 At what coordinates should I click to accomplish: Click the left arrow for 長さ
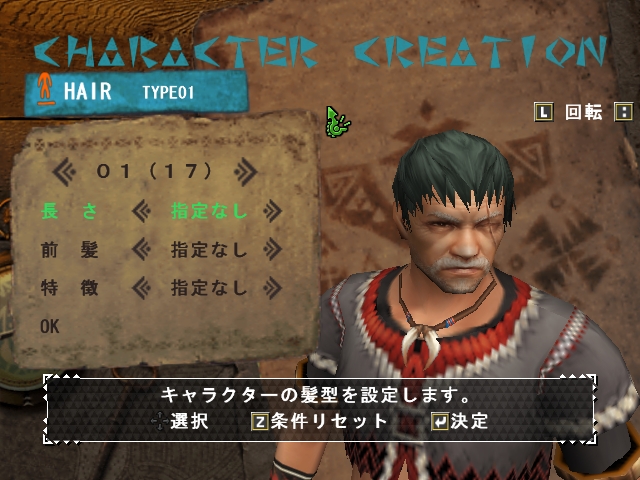click(141, 211)
